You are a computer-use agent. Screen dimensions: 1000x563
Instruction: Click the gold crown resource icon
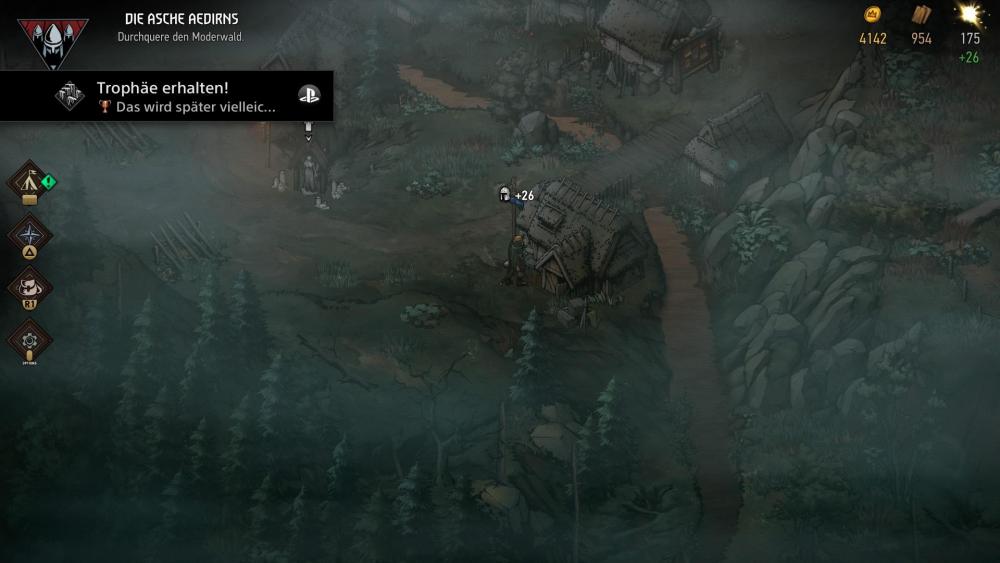pos(872,15)
